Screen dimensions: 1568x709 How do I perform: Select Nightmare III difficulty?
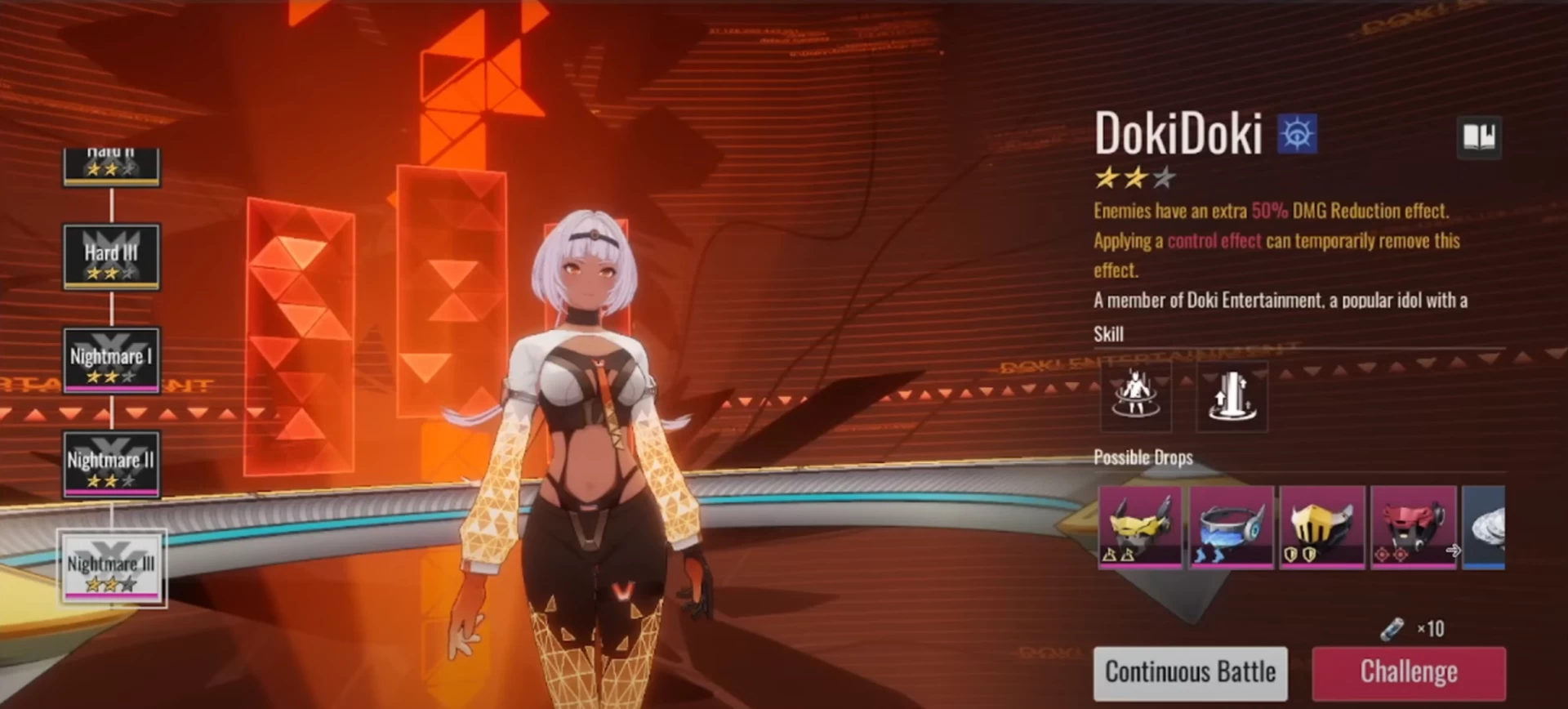112,569
